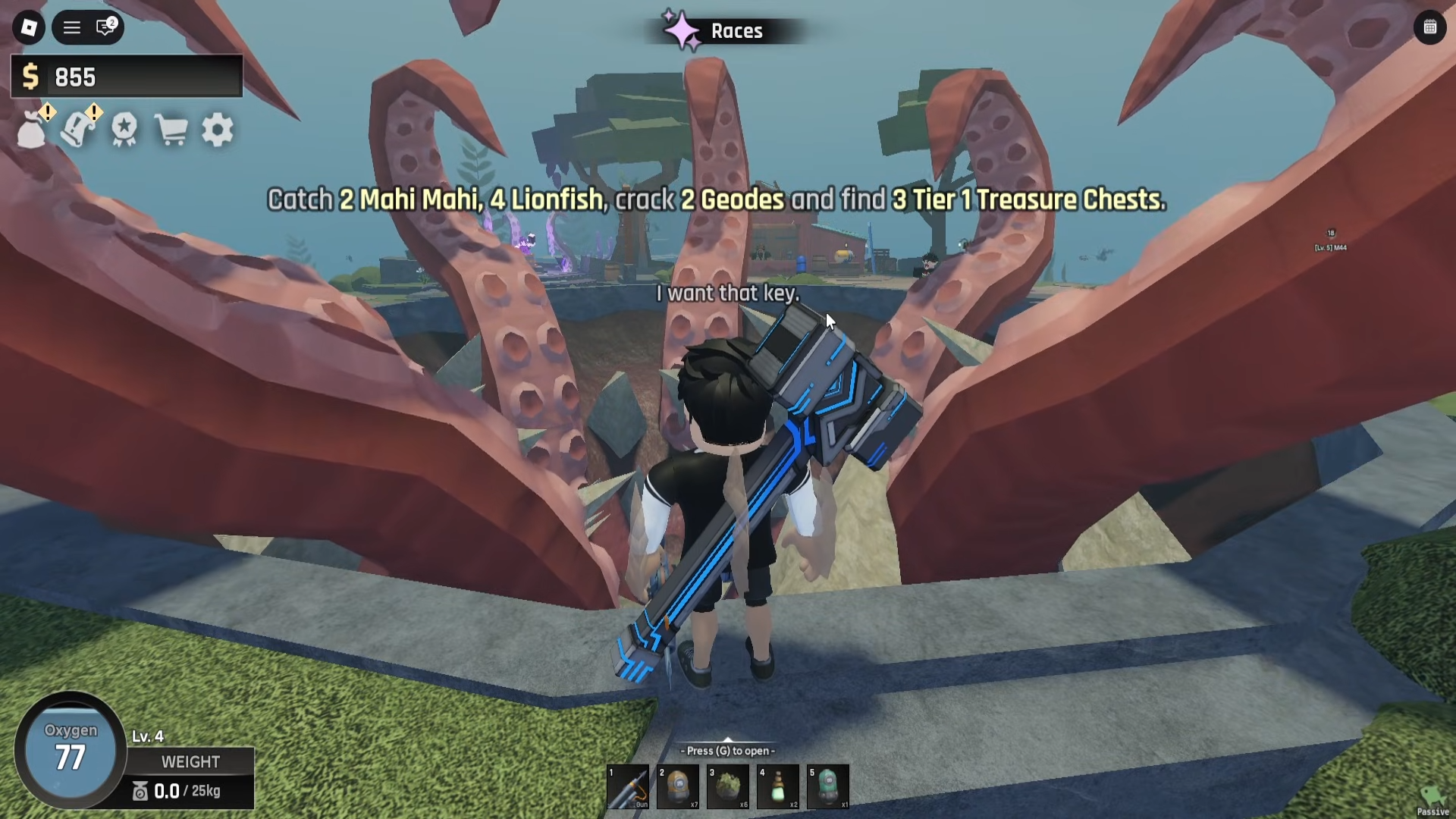Open the hamburger menu in the top bar

pos(72,28)
